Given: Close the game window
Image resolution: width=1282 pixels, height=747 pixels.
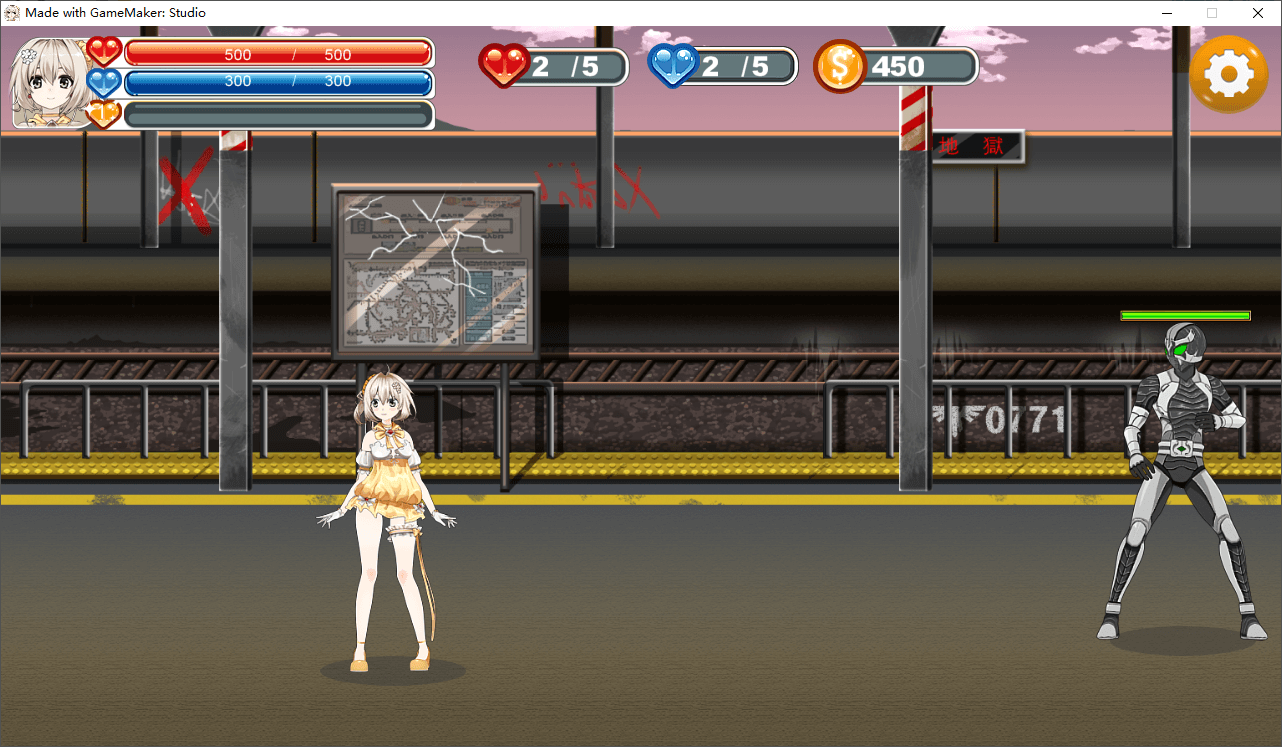Looking at the screenshot, I should tap(1258, 13).
